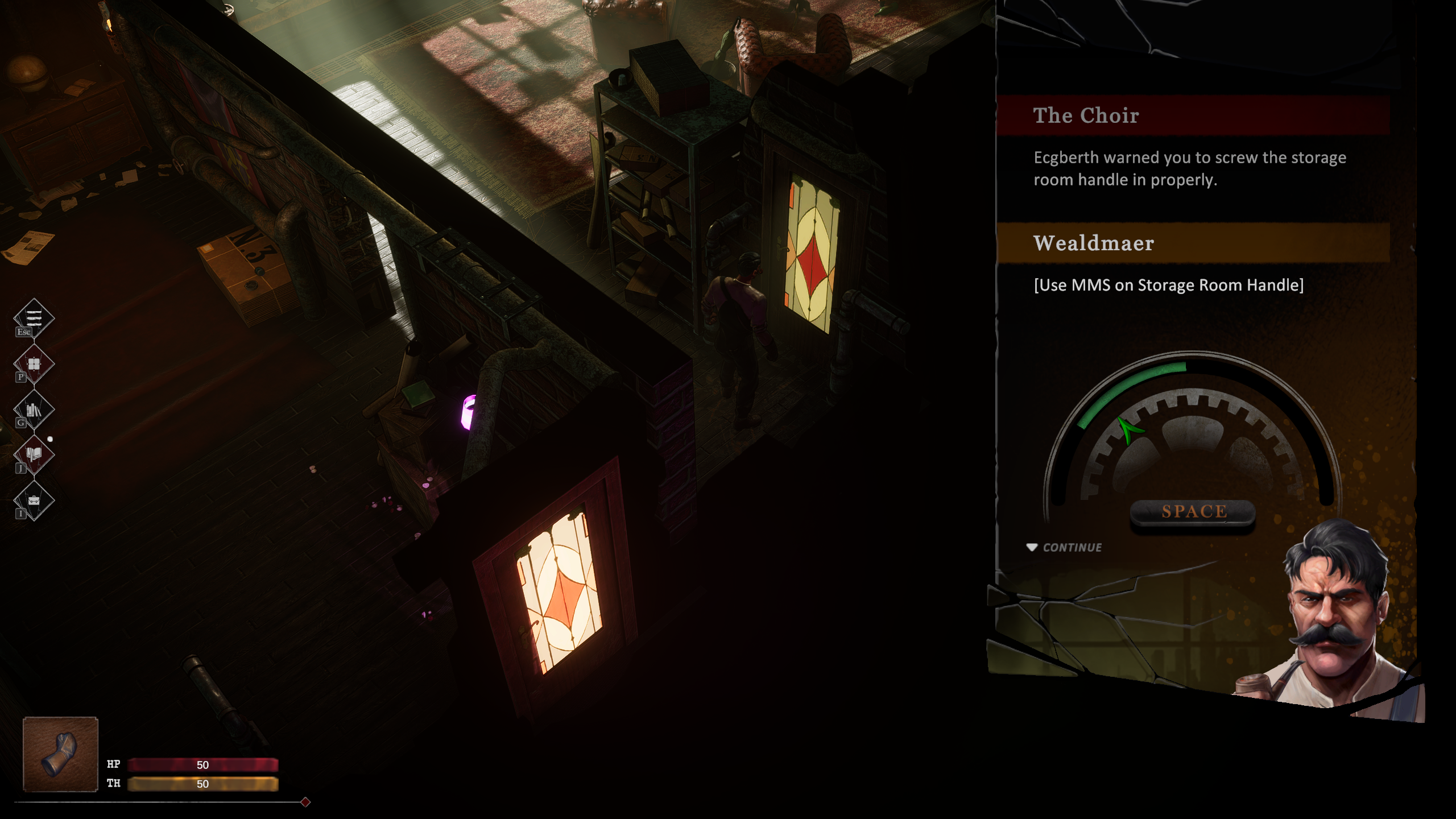
Task: Open the briefcase inventory icon
Action: click(34, 500)
